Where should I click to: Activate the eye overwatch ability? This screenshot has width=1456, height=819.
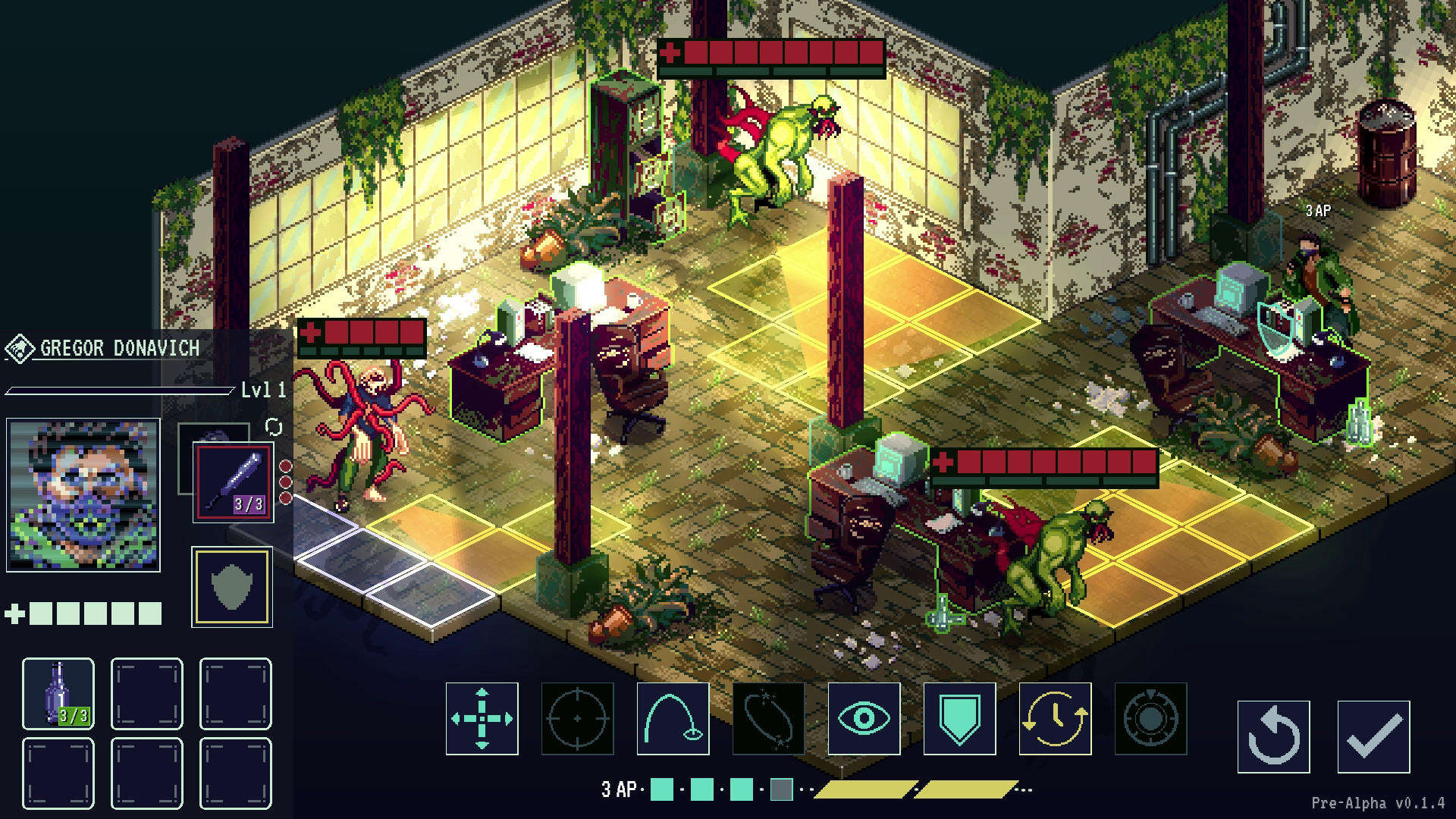(864, 718)
